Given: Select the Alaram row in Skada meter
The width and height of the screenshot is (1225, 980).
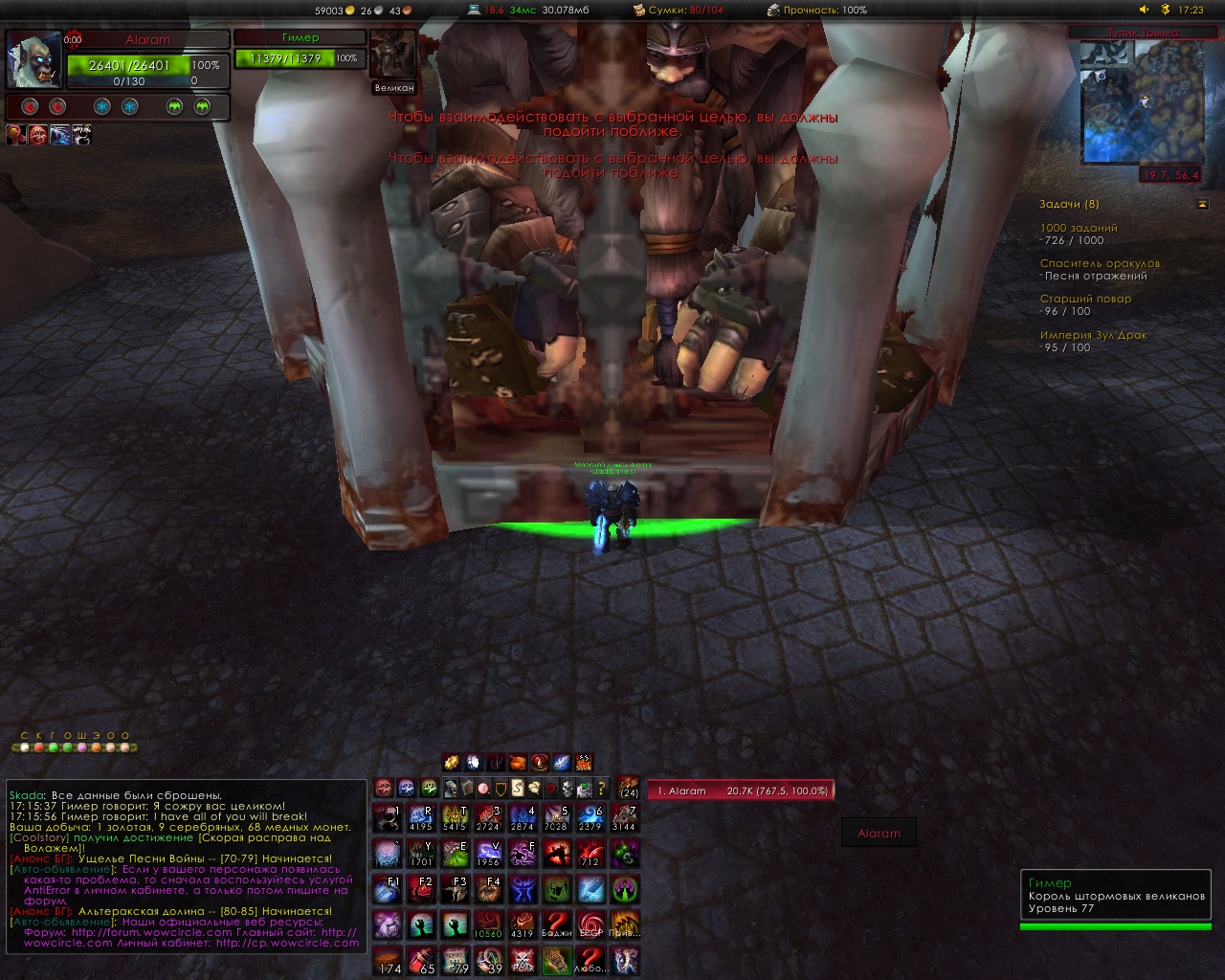Looking at the screenshot, I should pos(740,791).
